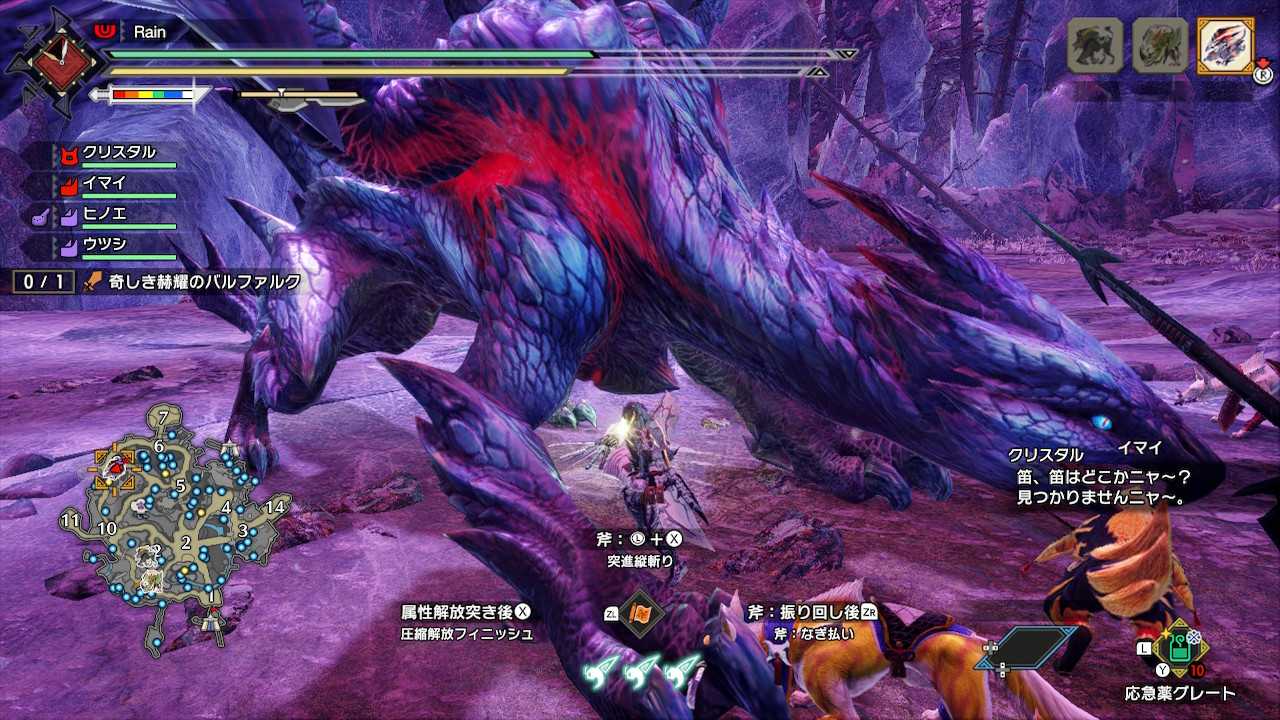
Task: Choose the dark furry beast monster icon
Action: click(1094, 46)
